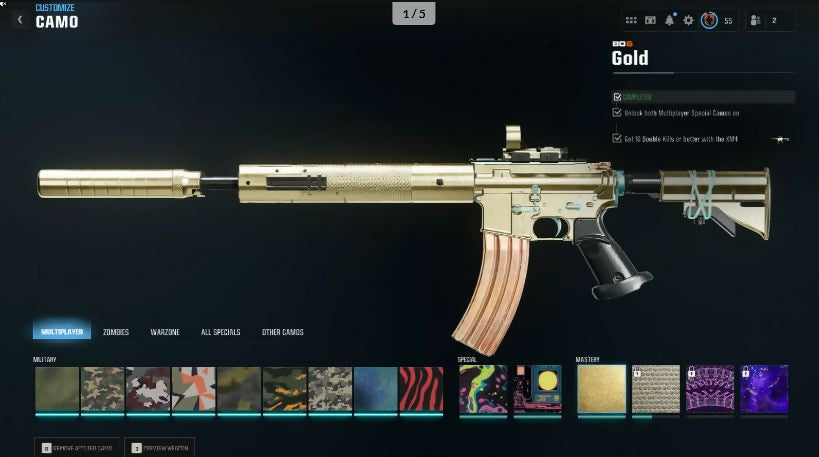819x457 pixels.
Task: Open the grid menu icon
Action: [x=631, y=20]
